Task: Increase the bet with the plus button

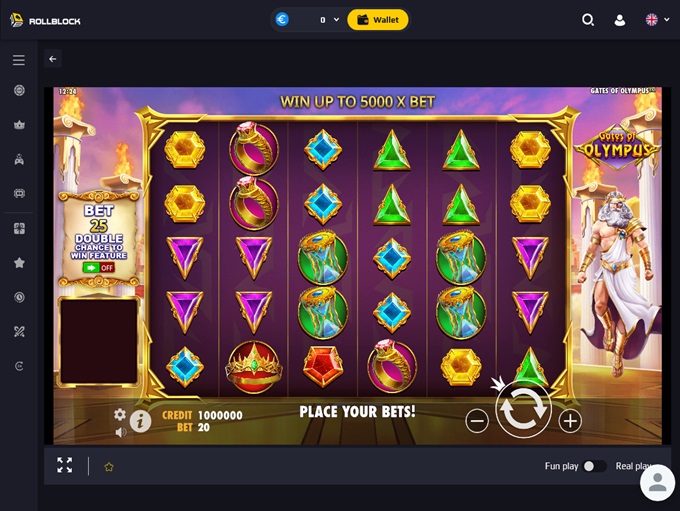Action: (x=570, y=421)
